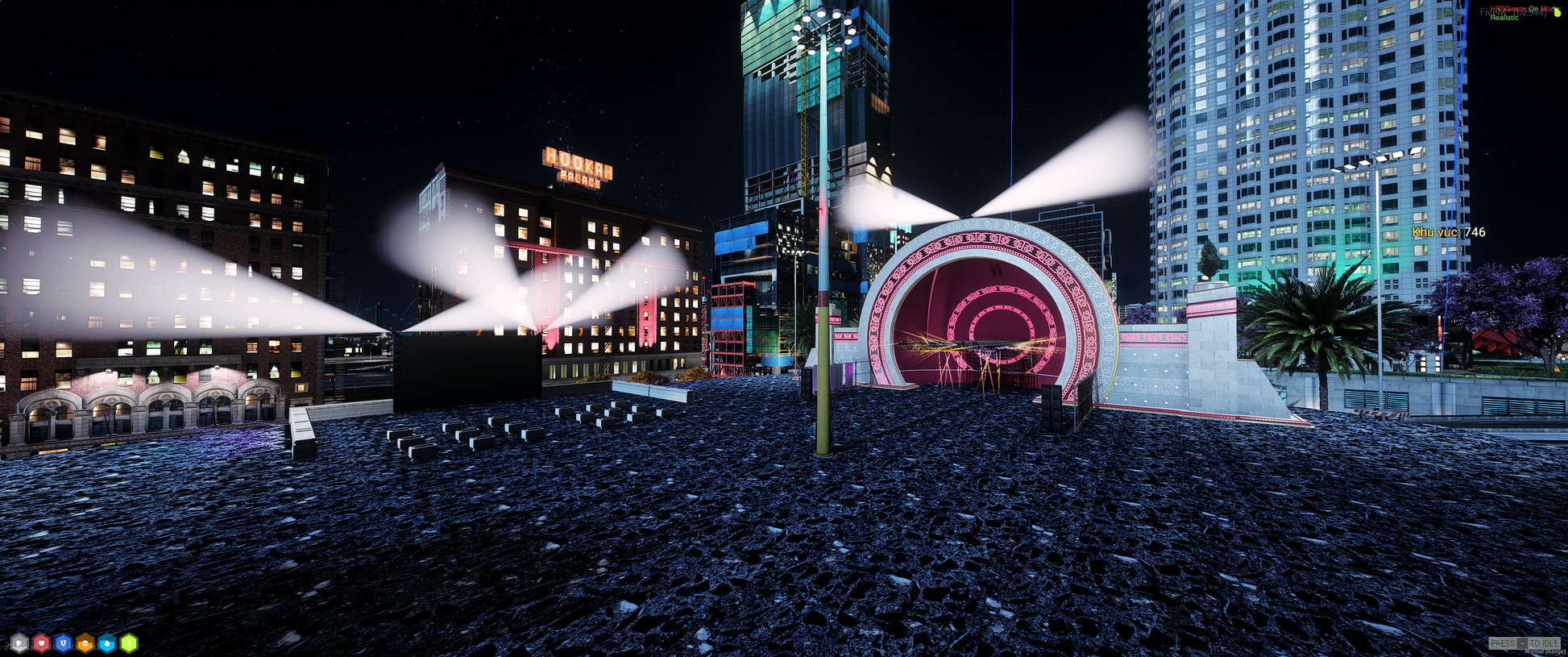
Task: Select the orange burger hunger hexagon
Action: (85, 643)
